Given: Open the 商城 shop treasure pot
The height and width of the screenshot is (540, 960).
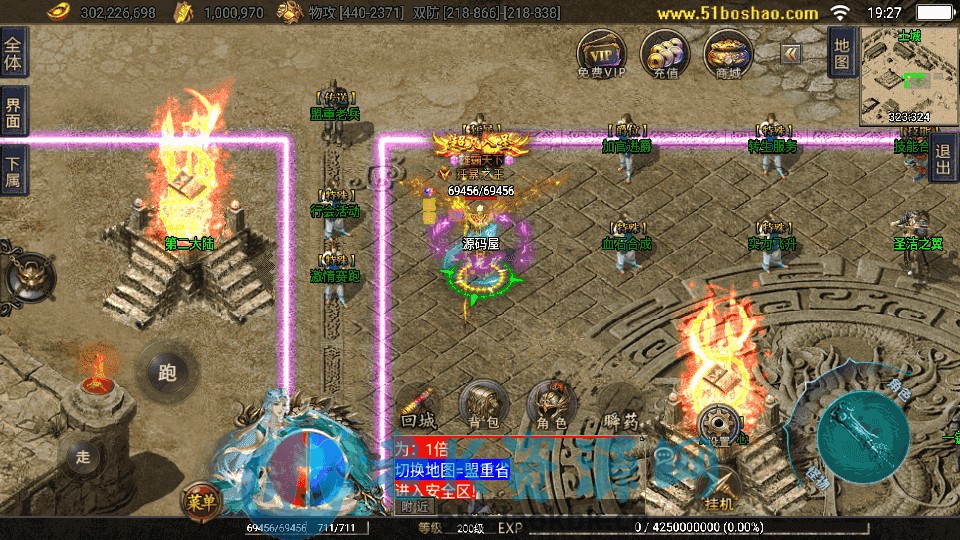Looking at the screenshot, I should [x=729, y=53].
